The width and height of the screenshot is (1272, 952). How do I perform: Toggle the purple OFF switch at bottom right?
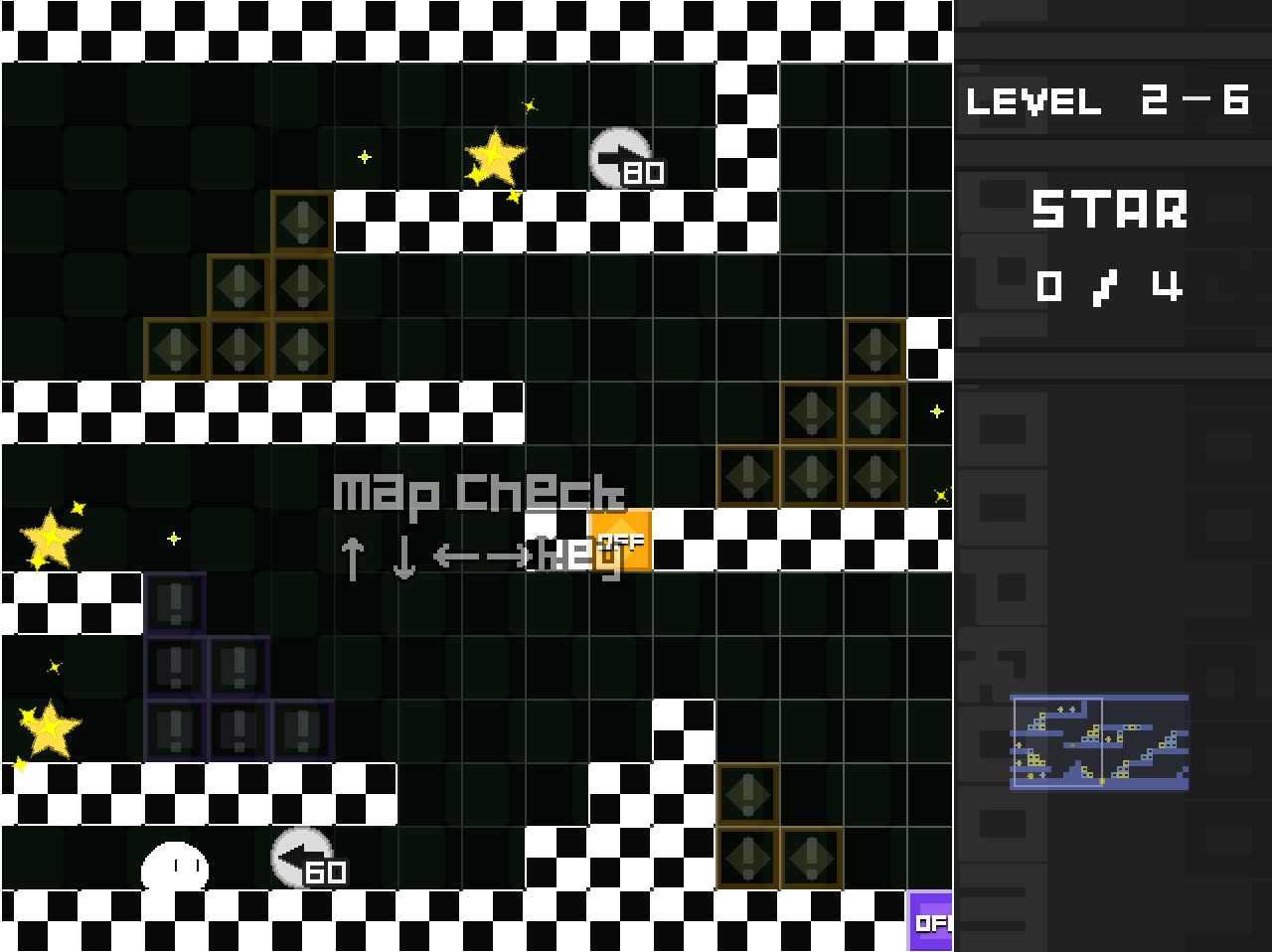932,923
